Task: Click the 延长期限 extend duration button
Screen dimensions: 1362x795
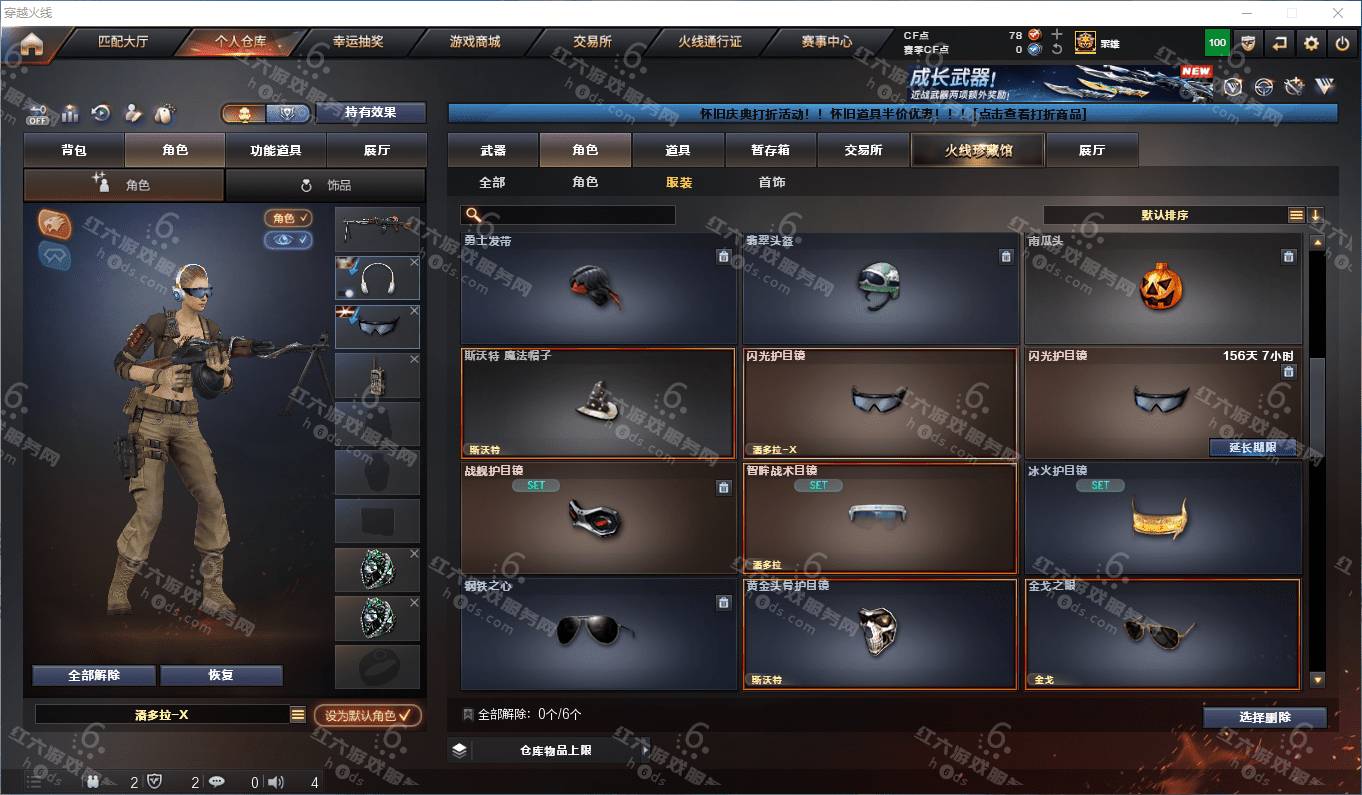Action: [x=1252, y=447]
